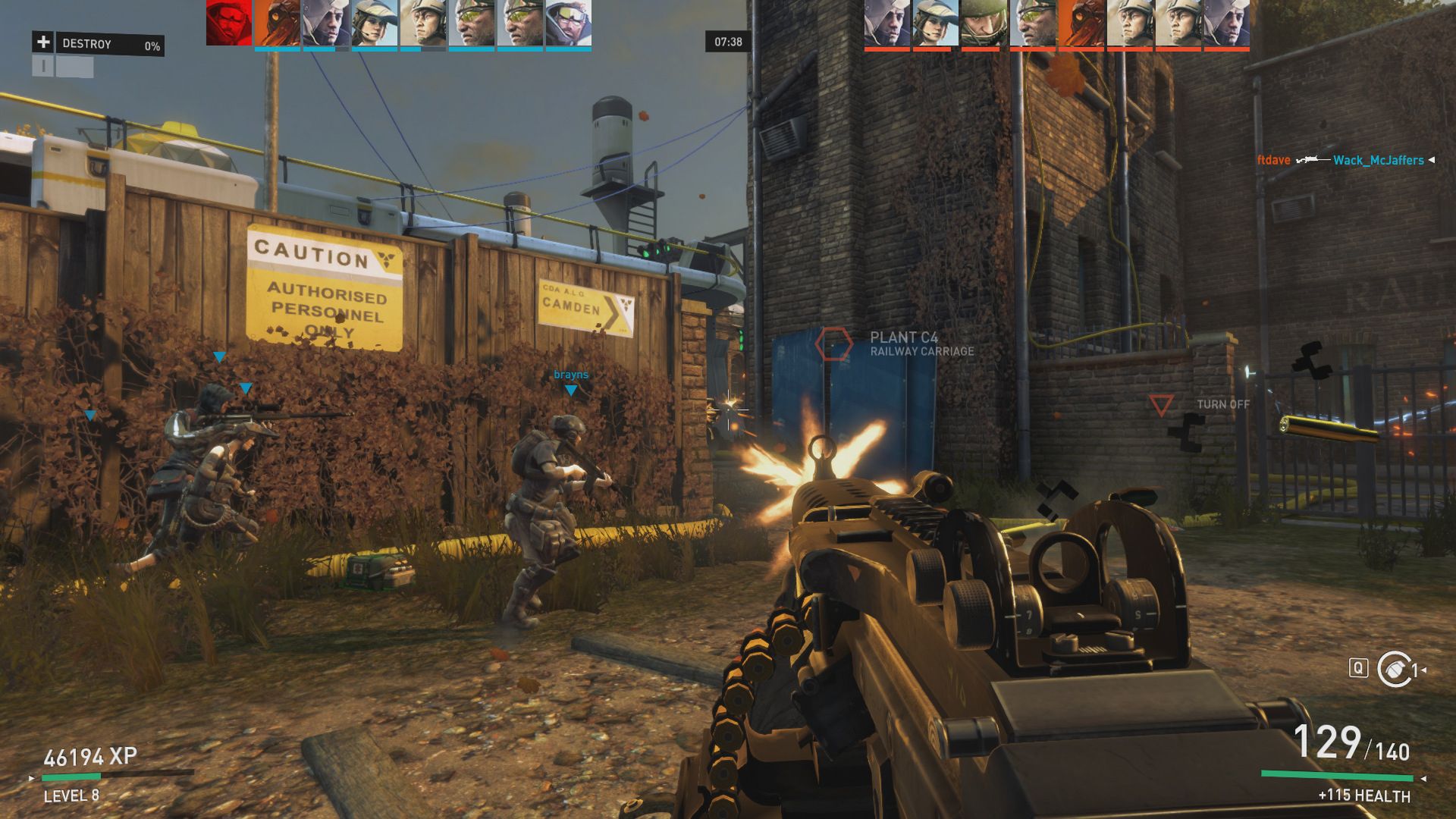The width and height of the screenshot is (1456, 819).
Task: Select the Turn Off triangle objective marker
Action: click(x=1161, y=405)
